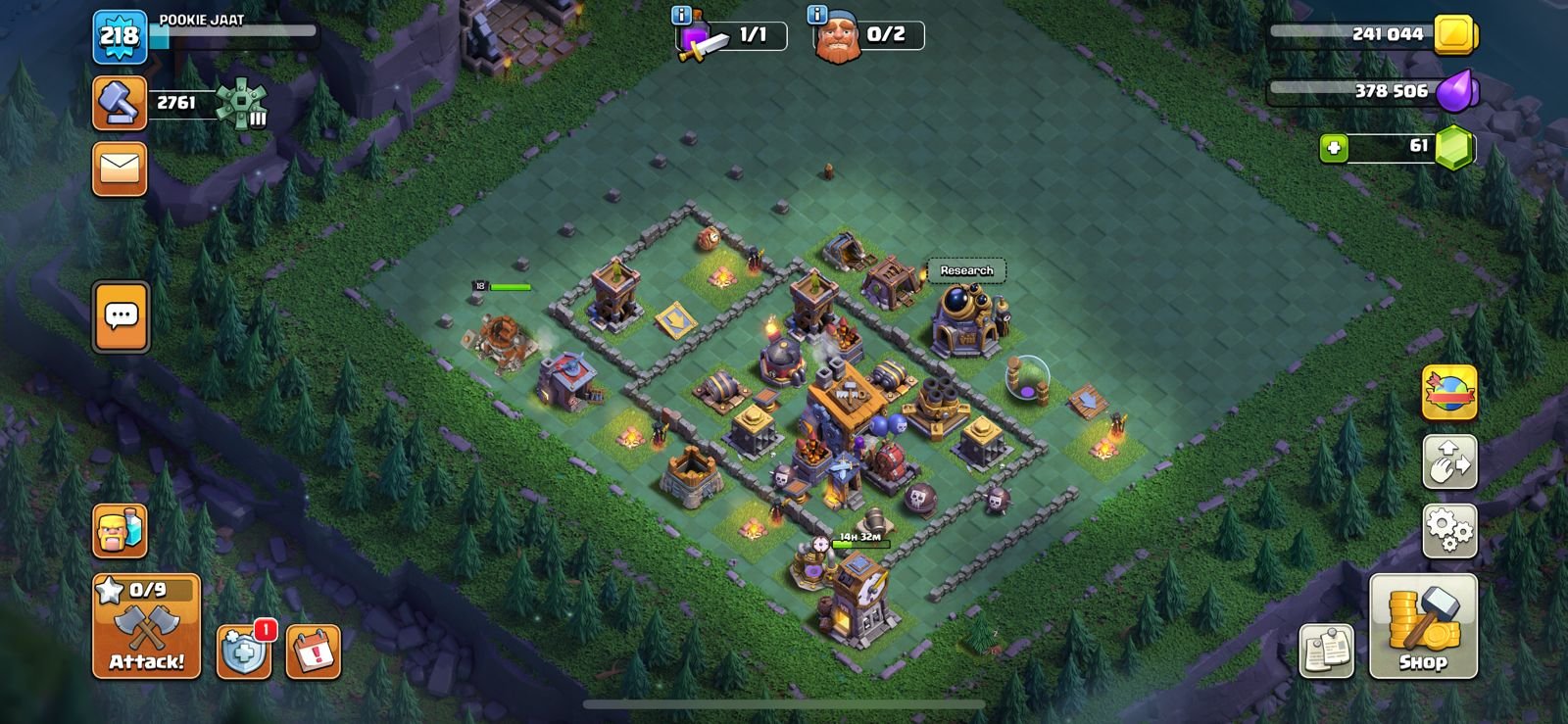
Task: Open the settings gears menu
Action: tap(1449, 530)
